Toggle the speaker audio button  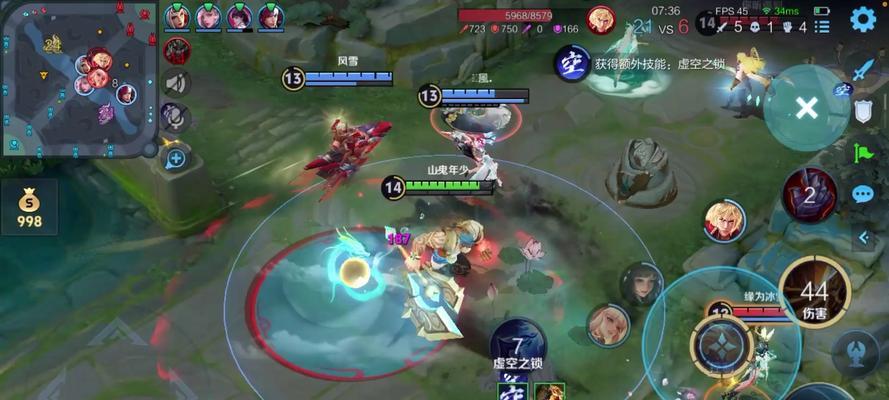point(177,84)
